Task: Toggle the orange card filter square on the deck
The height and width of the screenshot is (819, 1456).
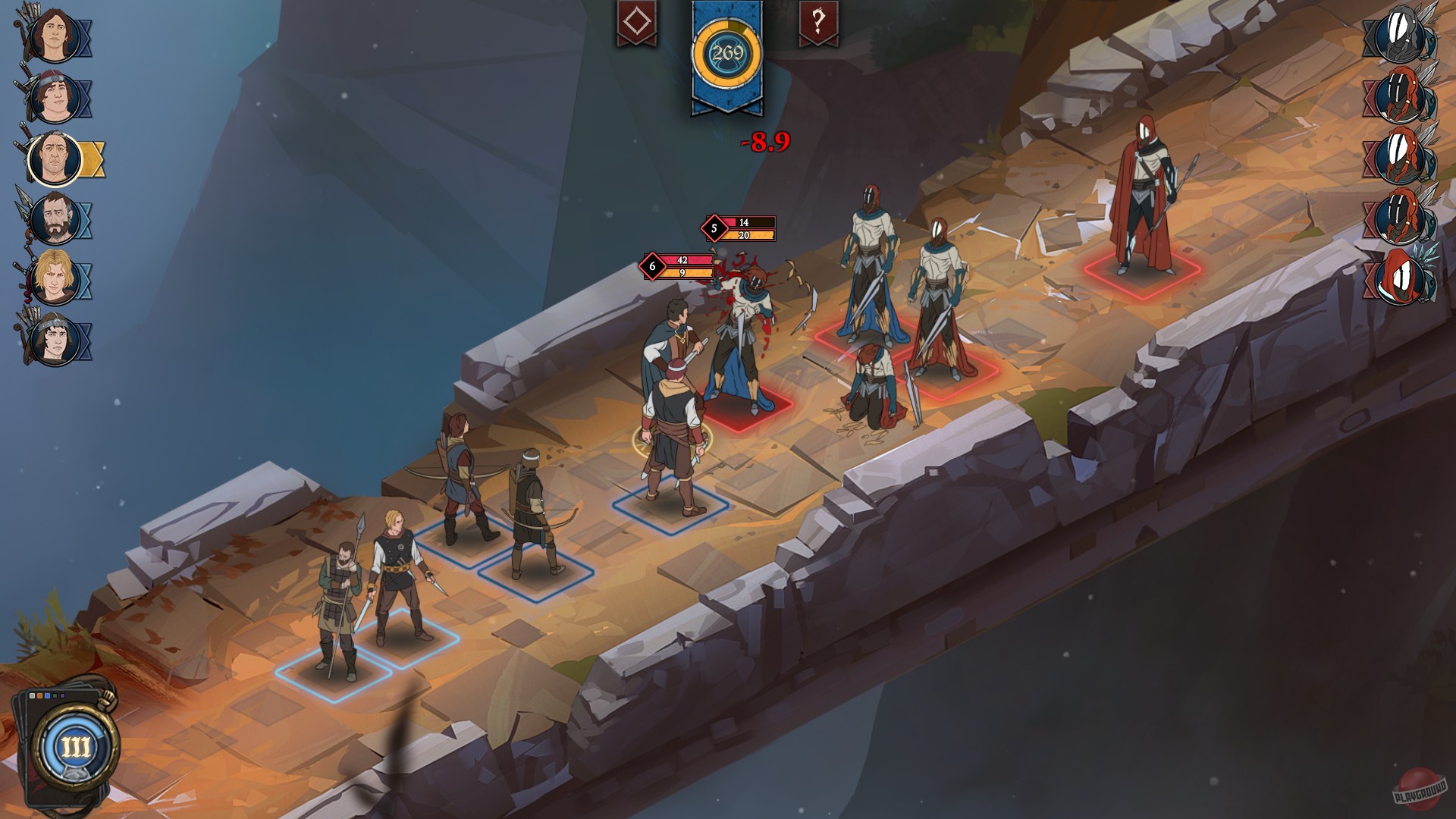Action: [x=39, y=695]
